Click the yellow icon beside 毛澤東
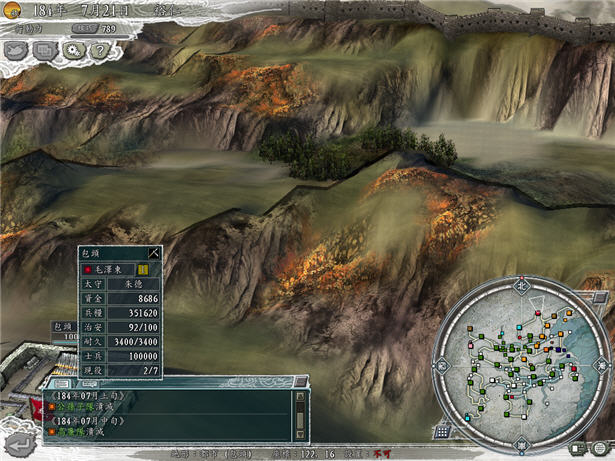This screenshot has height=461, width=615. point(143,269)
